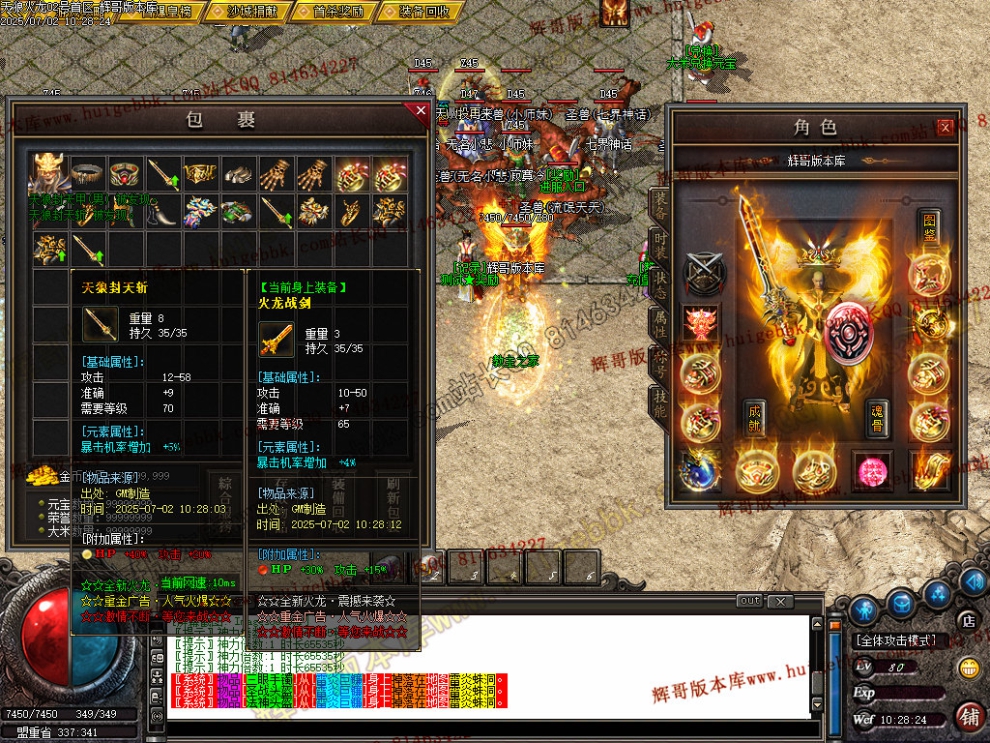Viewport: 990px width, 743px height.
Task: Open the 图鉴 codex button
Action: tap(930, 226)
